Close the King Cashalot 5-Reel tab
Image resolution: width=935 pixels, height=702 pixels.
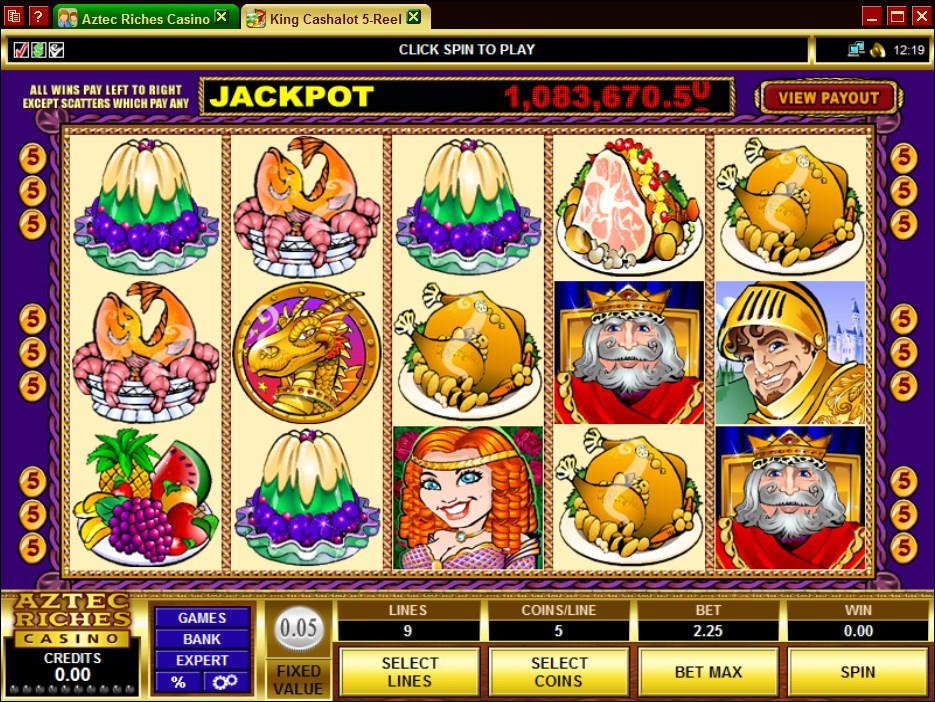[x=413, y=18]
